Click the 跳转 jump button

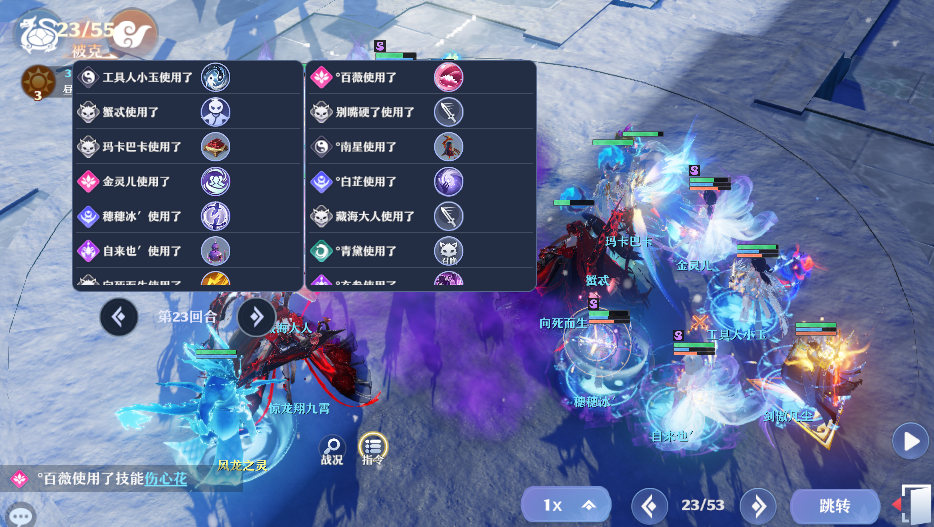(x=834, y=506)
